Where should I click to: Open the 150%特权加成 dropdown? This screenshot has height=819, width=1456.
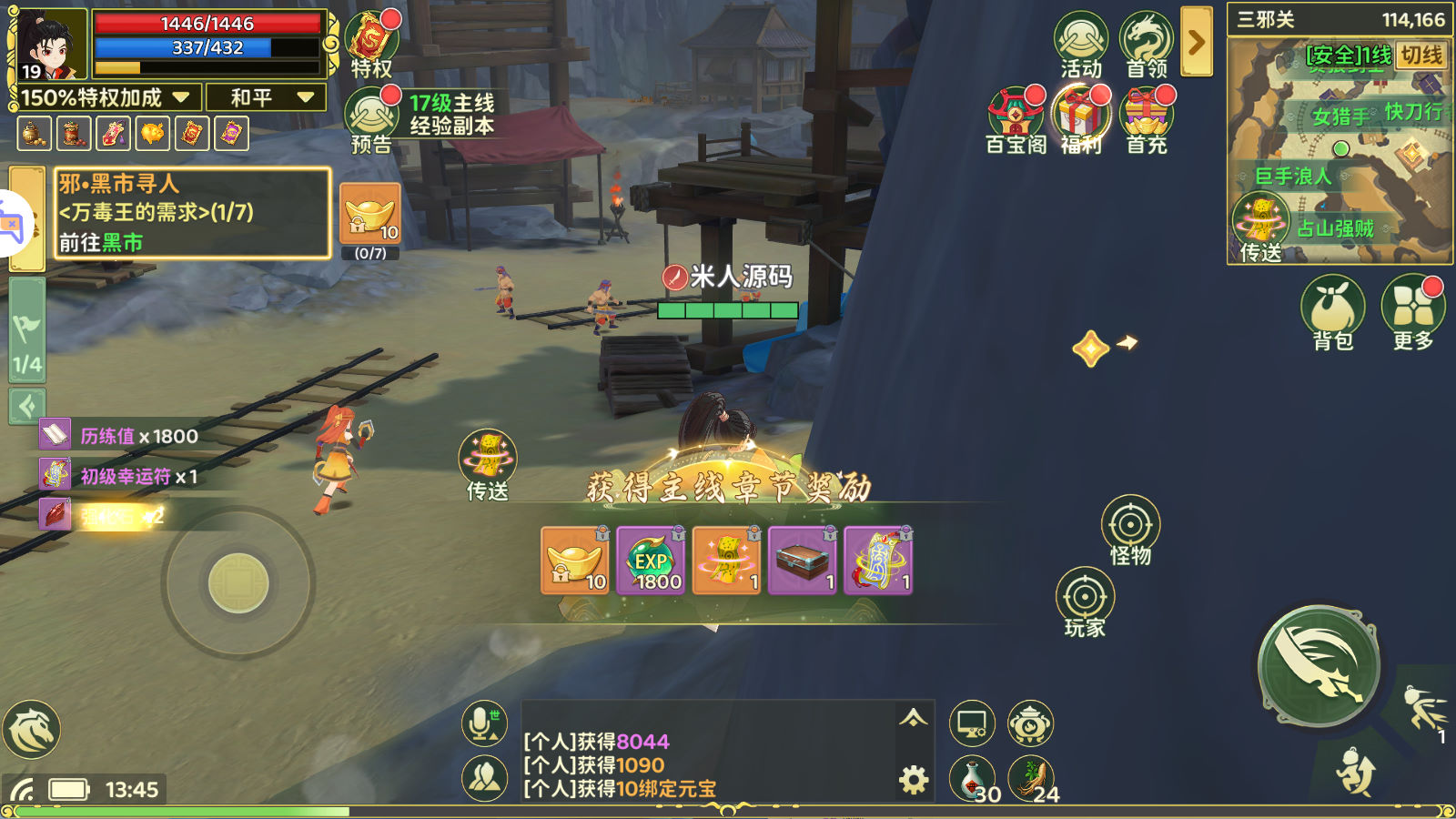coord(106,97)
